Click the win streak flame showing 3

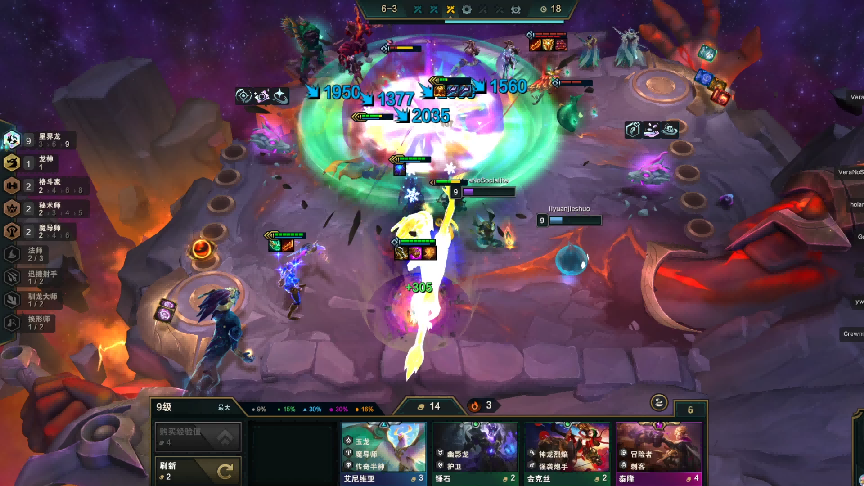click(481, 406)
